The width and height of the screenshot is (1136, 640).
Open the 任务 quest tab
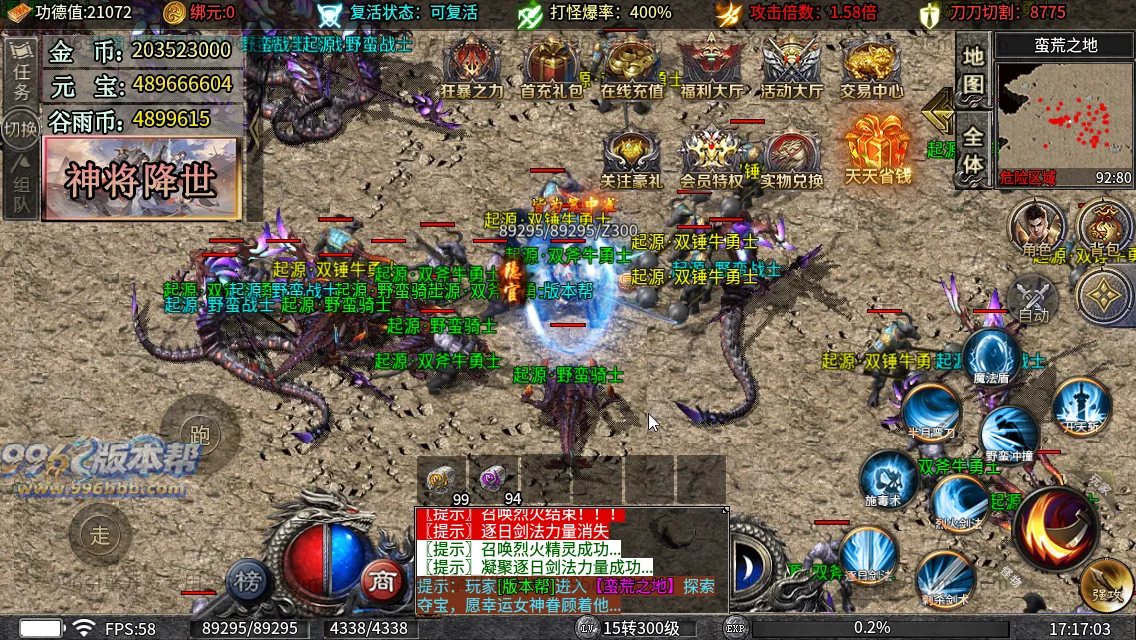tap(21, 77)
